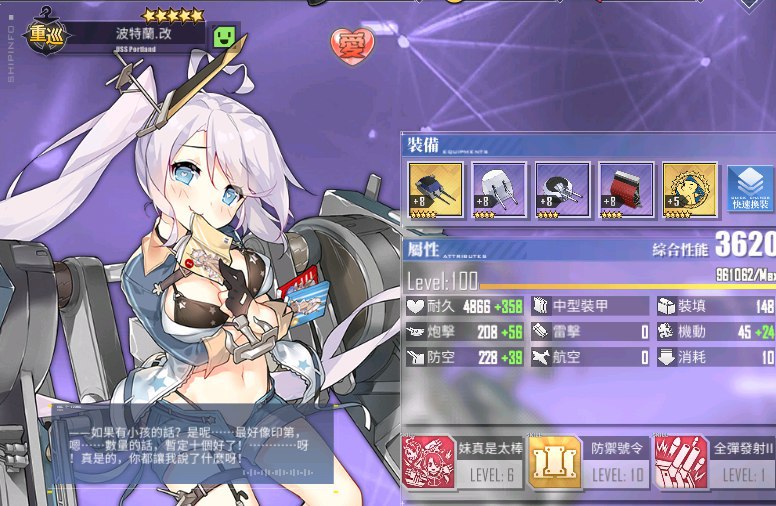The image size is (776, 506).
Task: Select the blue twin-gun main weapon slot
Action: click(x=436, y=190)
